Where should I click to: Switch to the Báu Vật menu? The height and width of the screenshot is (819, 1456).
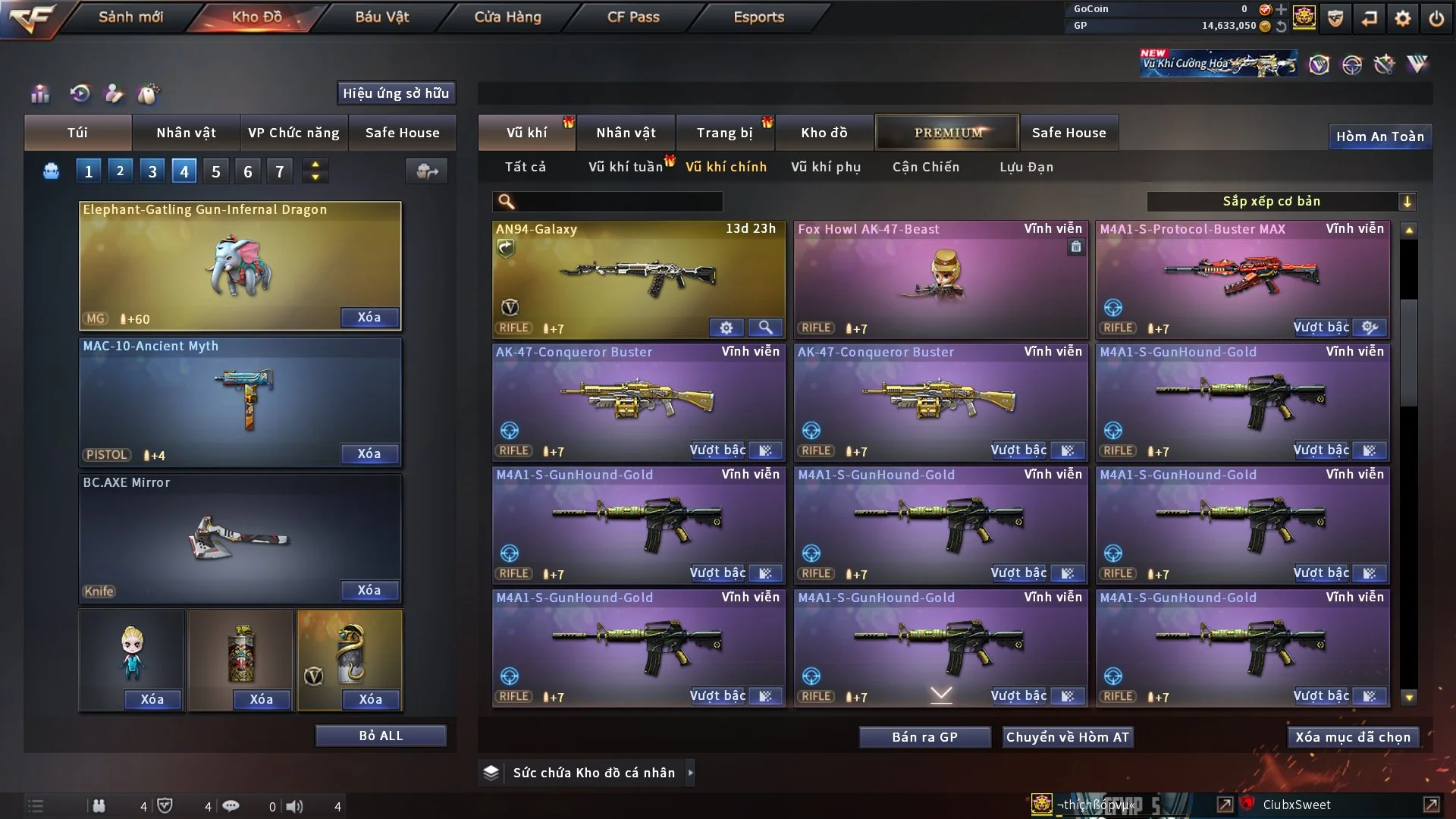pos(381,17)
